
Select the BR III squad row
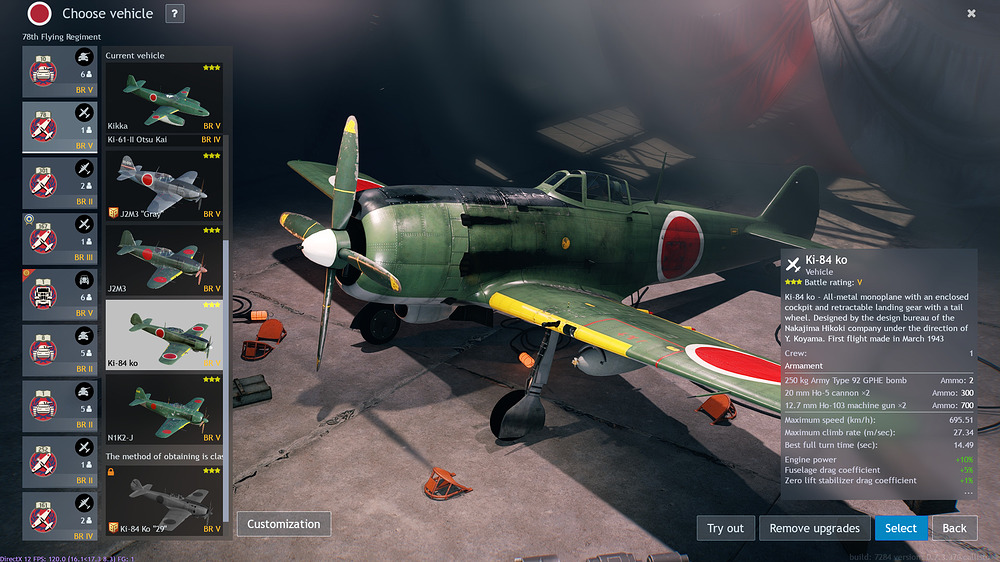click(x=61, y=239)
